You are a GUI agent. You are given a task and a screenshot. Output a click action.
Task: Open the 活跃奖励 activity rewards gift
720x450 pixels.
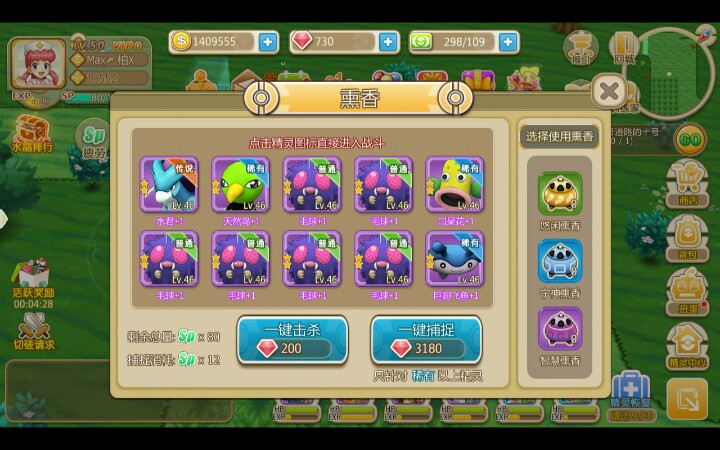[32, 278]
